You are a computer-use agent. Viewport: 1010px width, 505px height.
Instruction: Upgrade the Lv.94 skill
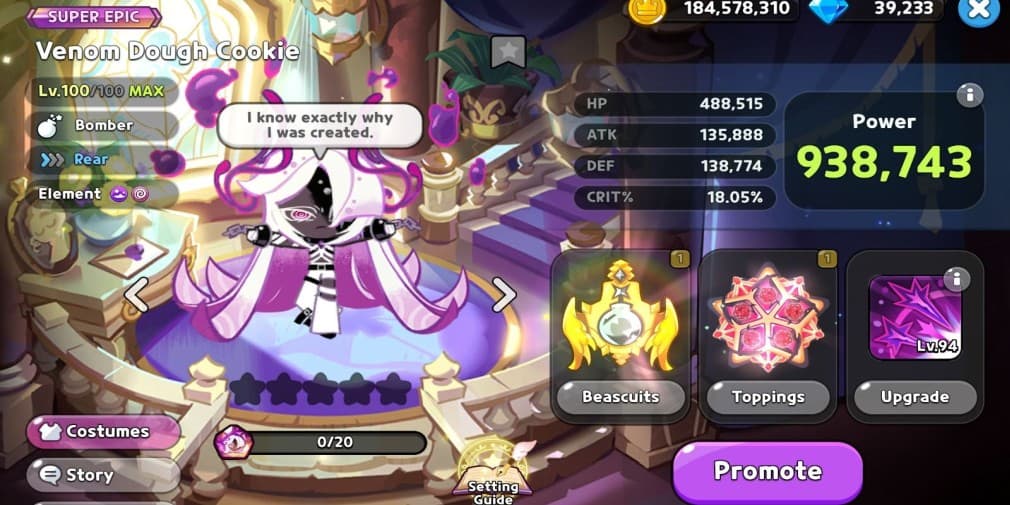[914, 396]
